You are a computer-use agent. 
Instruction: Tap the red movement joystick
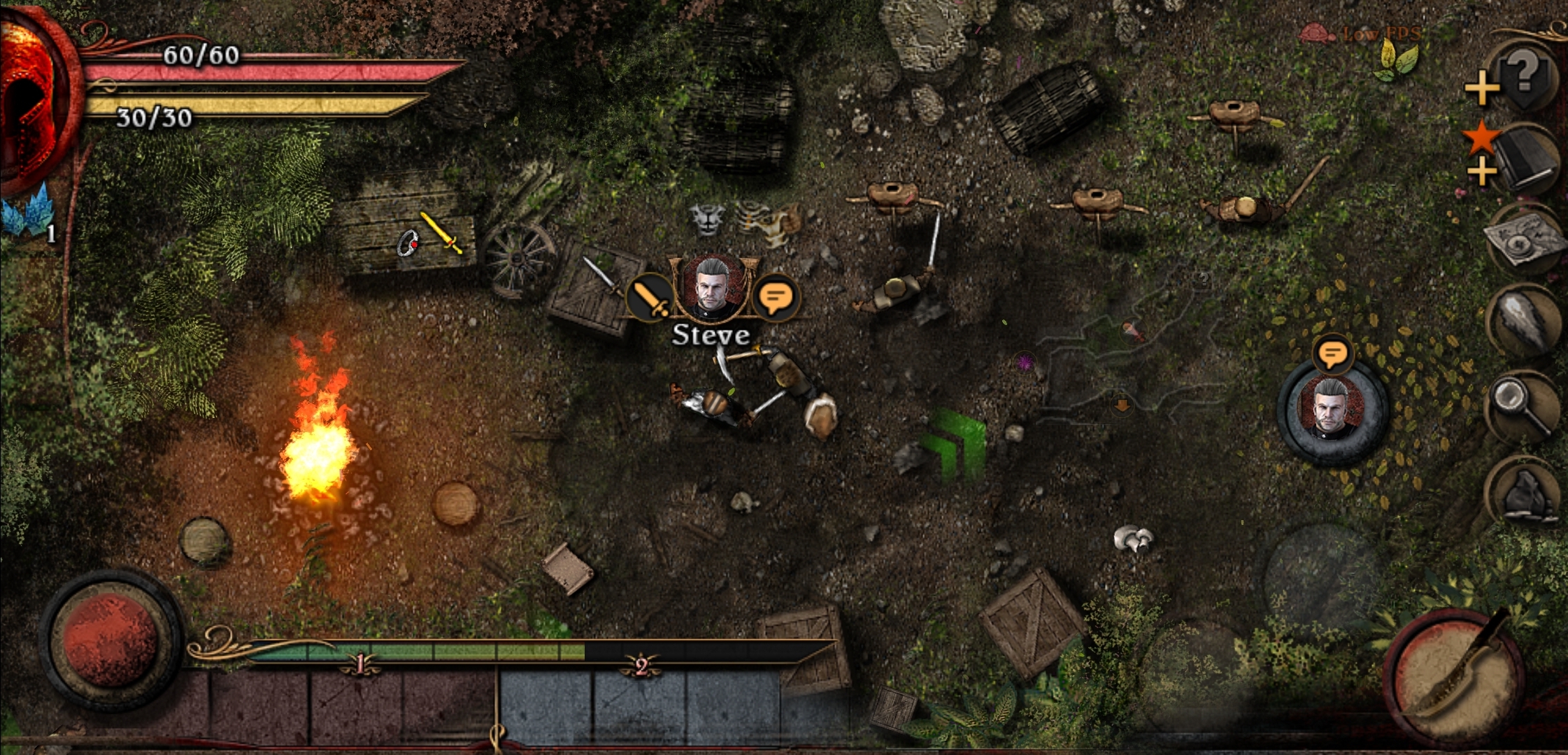111,640
